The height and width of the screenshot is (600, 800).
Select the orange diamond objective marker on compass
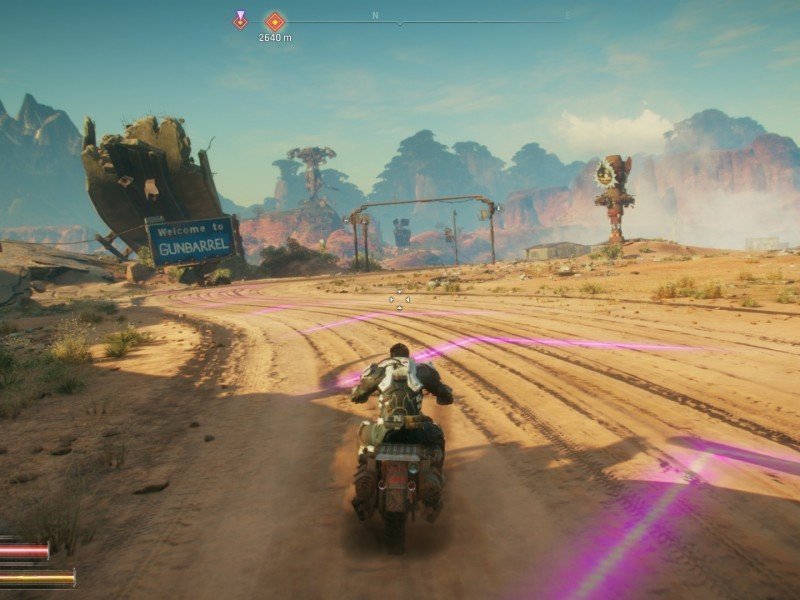[x=274, y=21]
